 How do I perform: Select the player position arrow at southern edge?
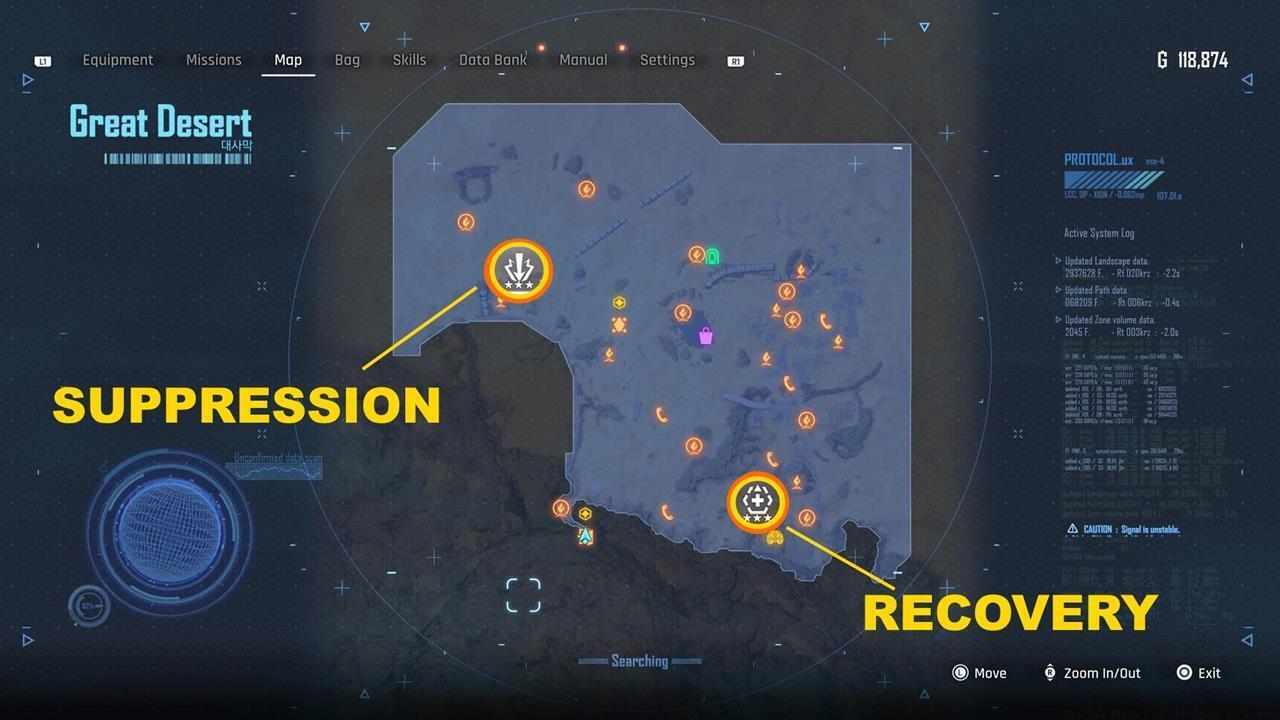click(586, 535)
